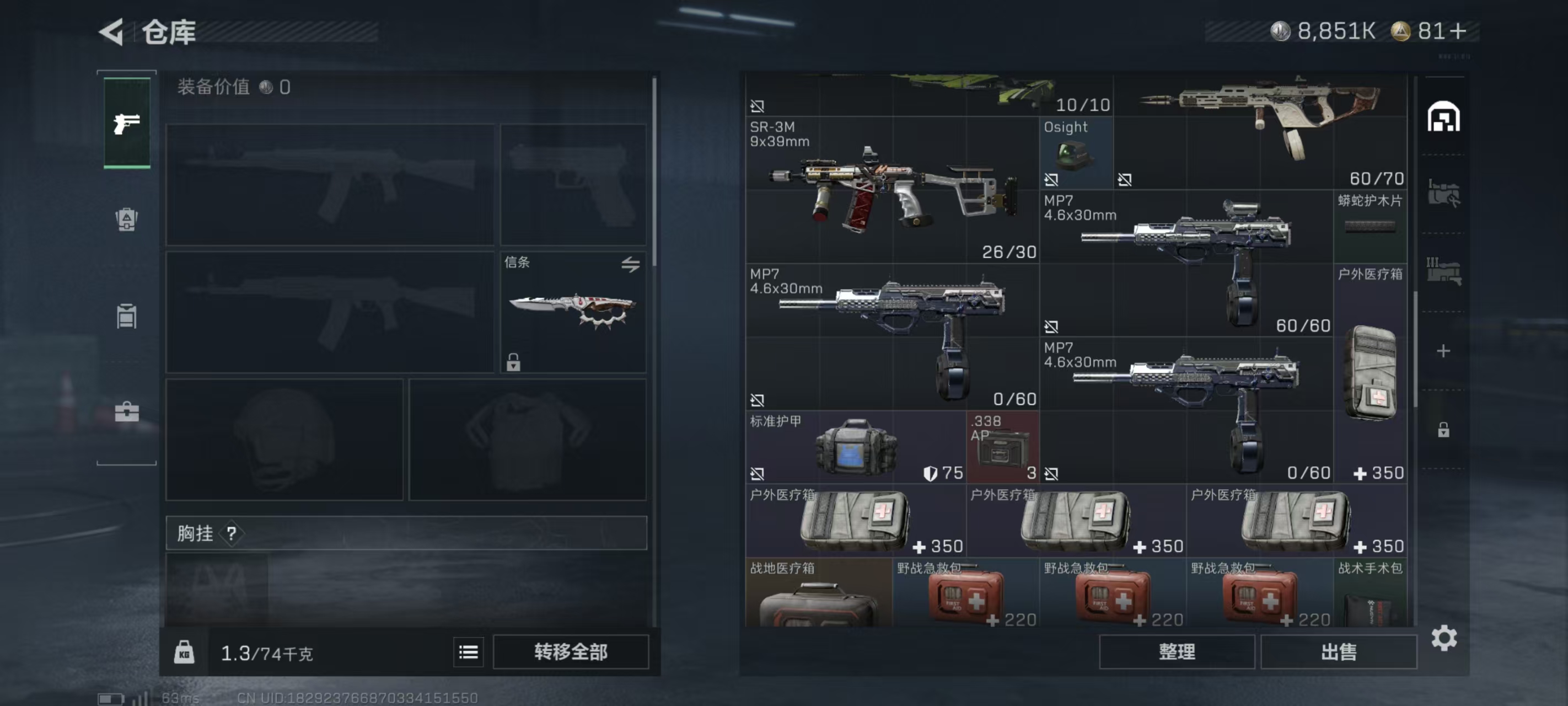Screen dimensions: 1568x706
Task: Open the 出售 sell button
Action: 1338,652
